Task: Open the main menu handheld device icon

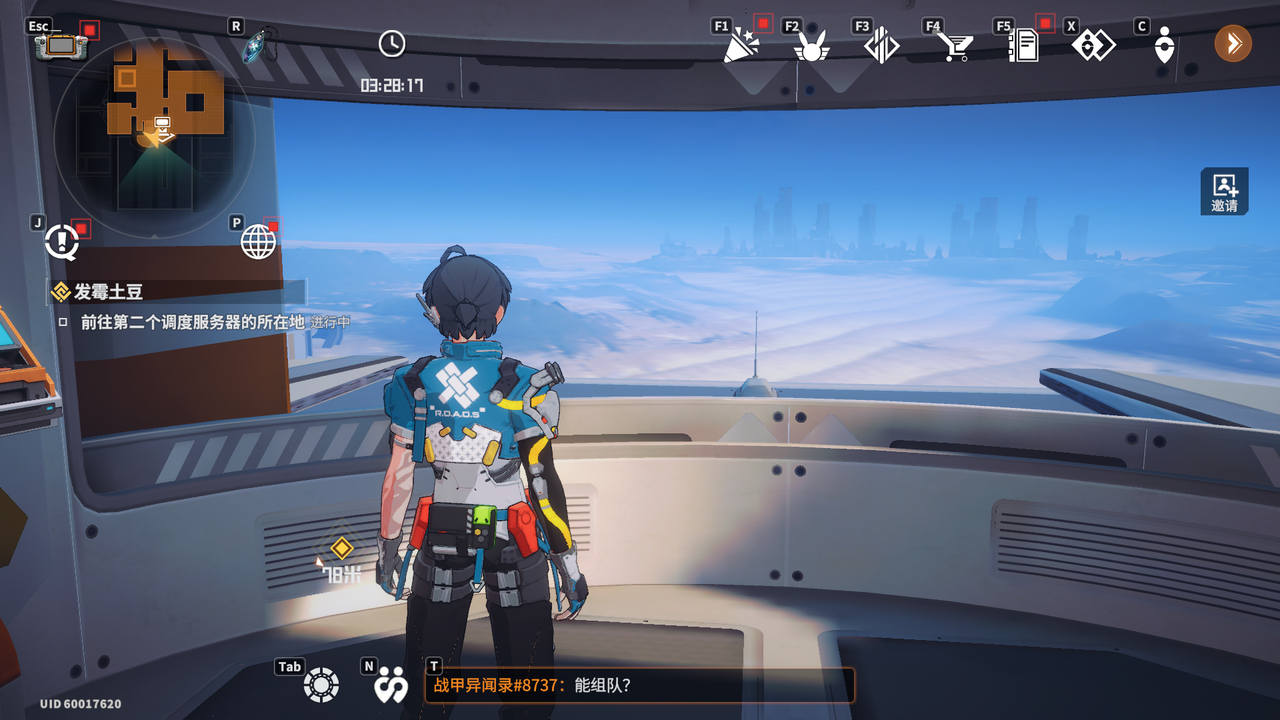Action: point(55,46)
